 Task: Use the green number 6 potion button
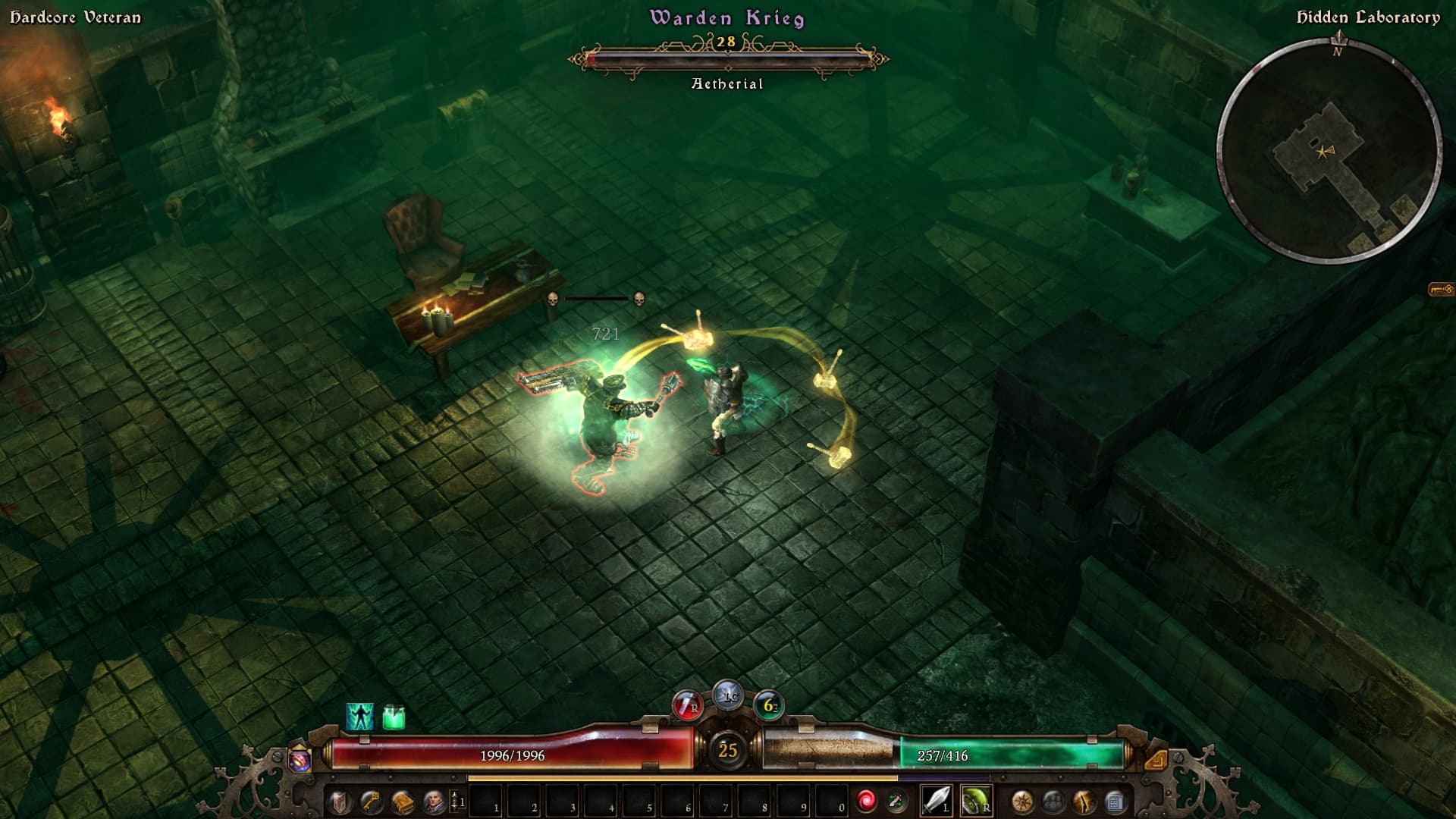(x=769, y=705)
